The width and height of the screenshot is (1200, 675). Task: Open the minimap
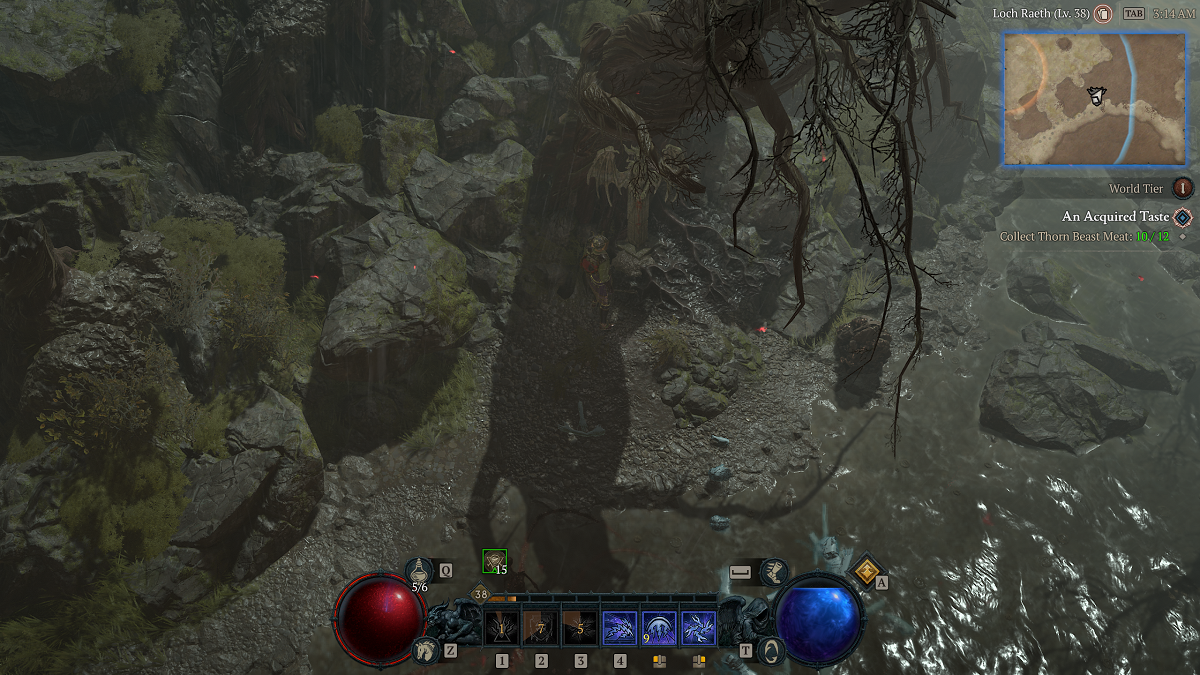point(1094,98)
